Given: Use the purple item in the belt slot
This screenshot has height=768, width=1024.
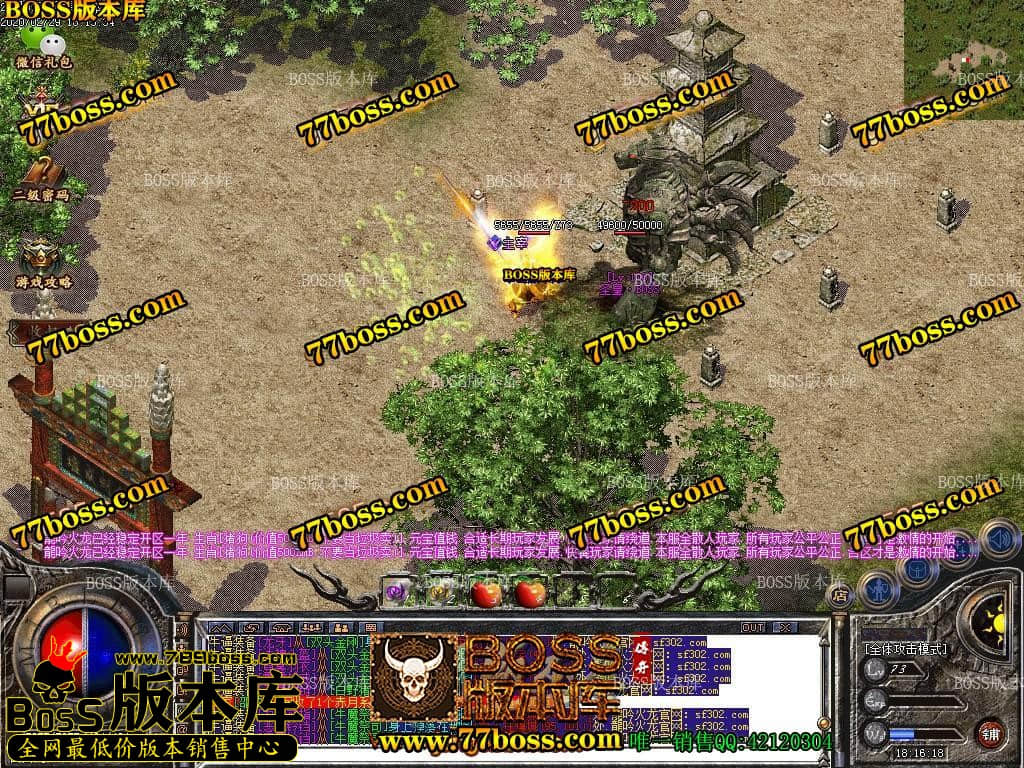Looking at the screenshot, I should tap(397, 592).
